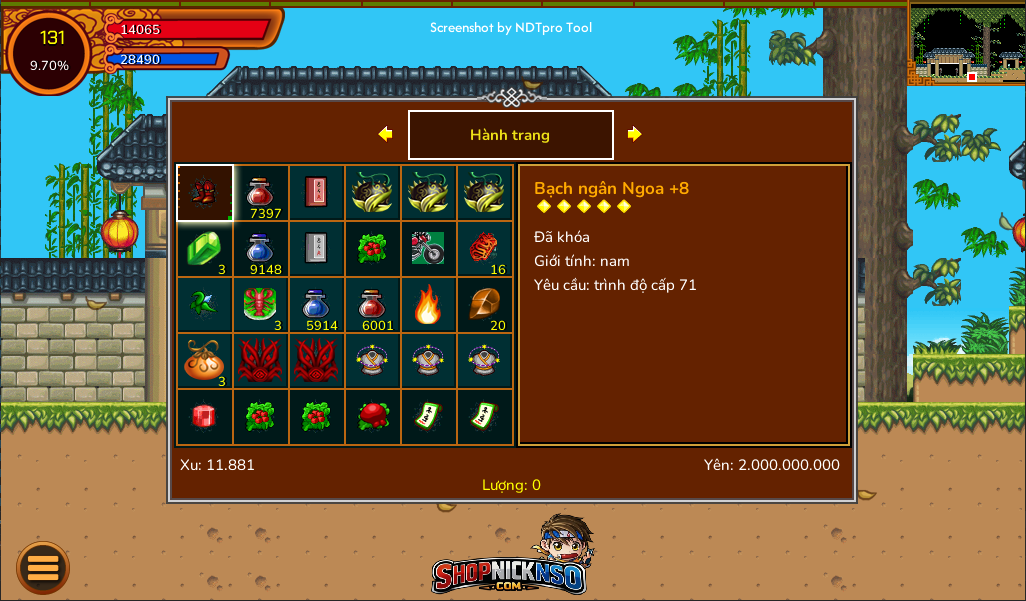Choose the green gem slot
Image resolution: width=1026 pixels, height=601 pixels.
(x=205, y=249)
